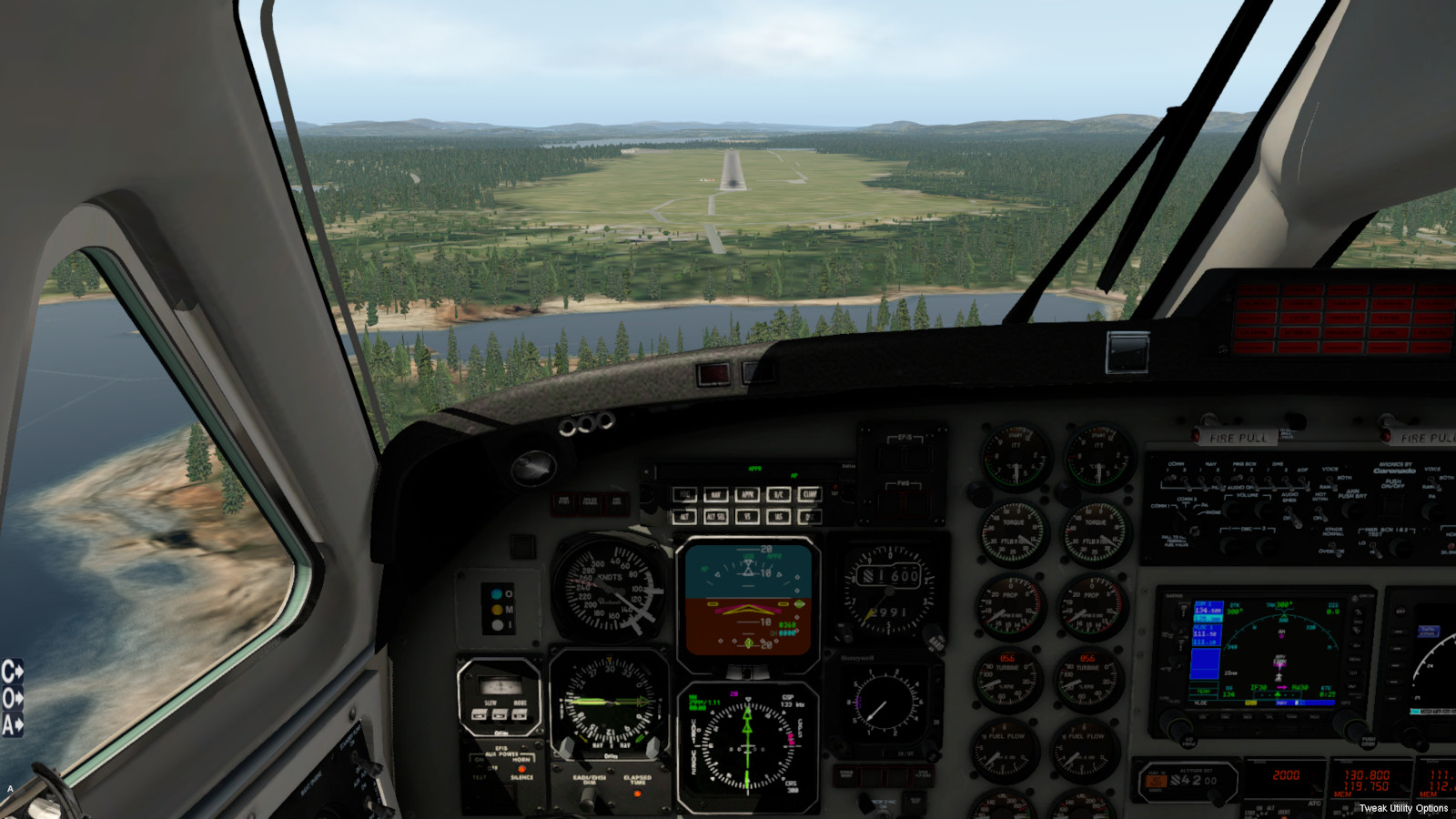The image size is (1456, 819).
Task: Open the C popup panel tab
Action: click(x=12, y=672)
